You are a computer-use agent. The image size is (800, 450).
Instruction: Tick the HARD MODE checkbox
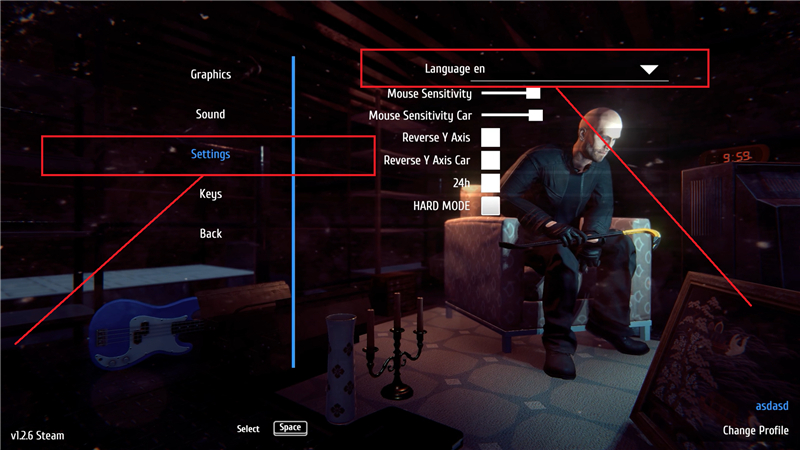pyautogui.click(x=490, y=206)
